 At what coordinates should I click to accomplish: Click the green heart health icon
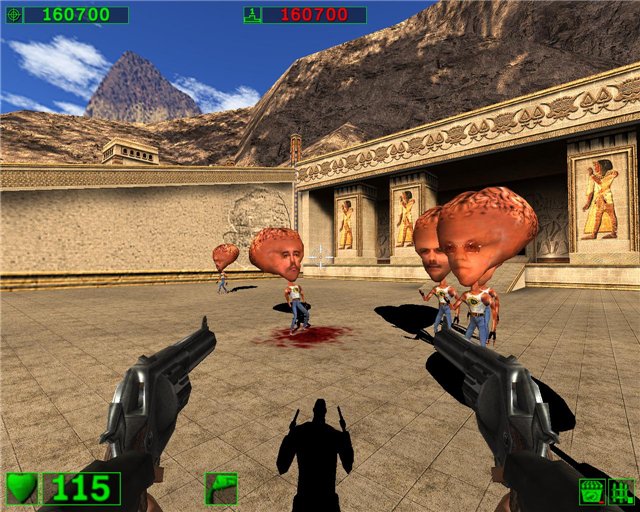click(22, 488)
